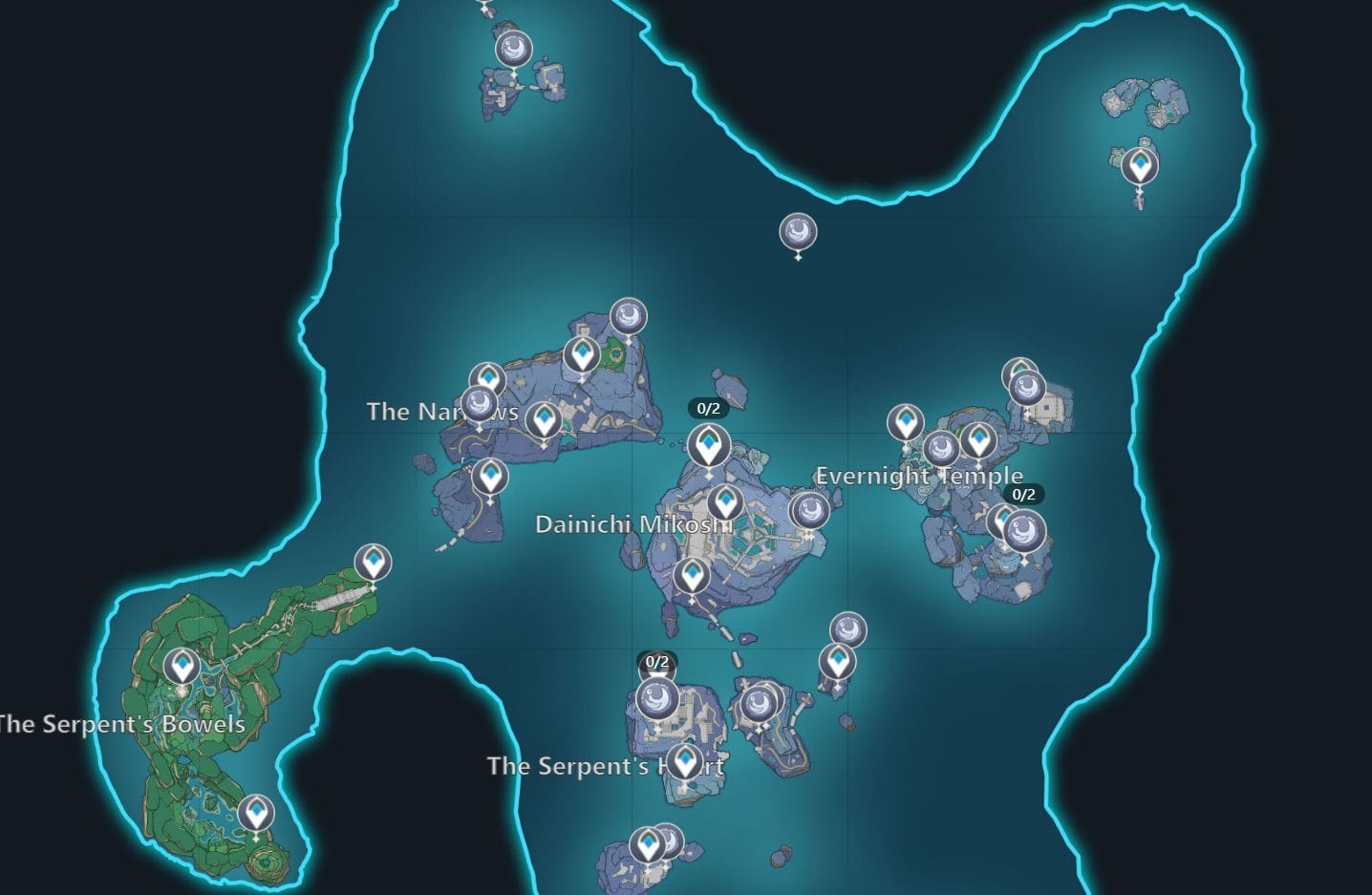The image size is (1372, 895).
Task: Select the teleport waypoint above Dainichi Mikoshi
Action: tap(708, 444)
